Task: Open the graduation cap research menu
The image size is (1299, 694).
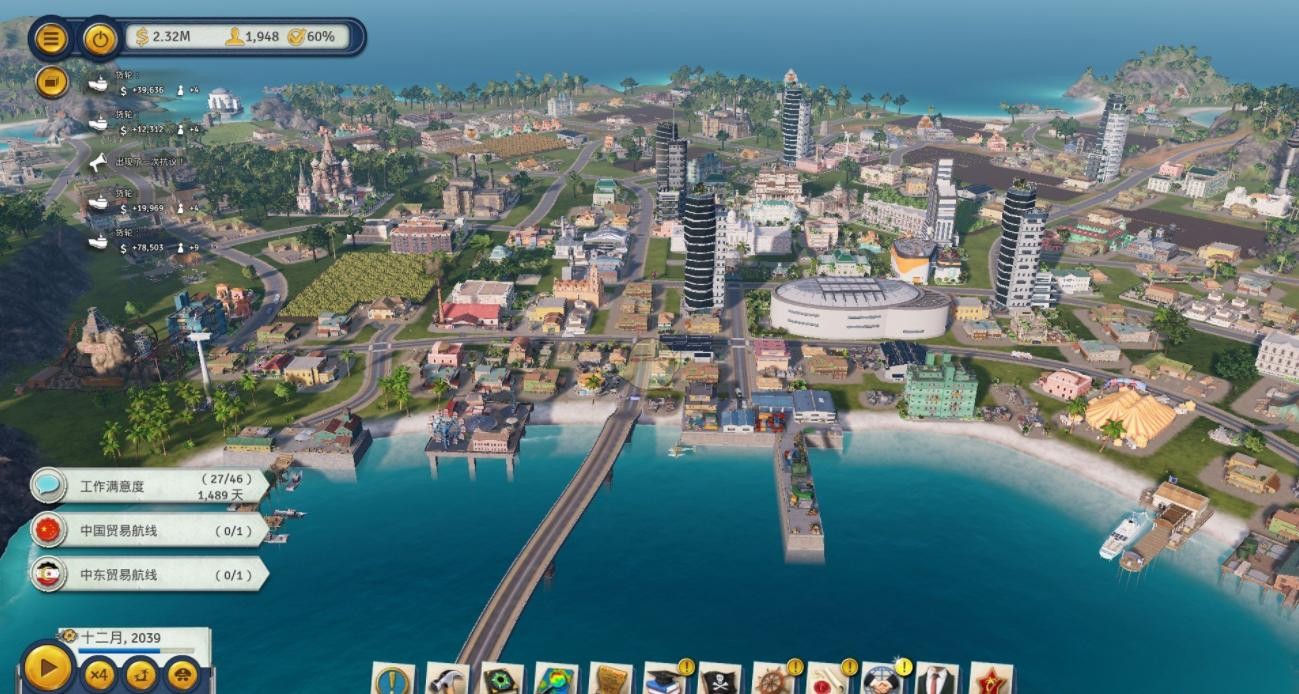Action: 663,680
